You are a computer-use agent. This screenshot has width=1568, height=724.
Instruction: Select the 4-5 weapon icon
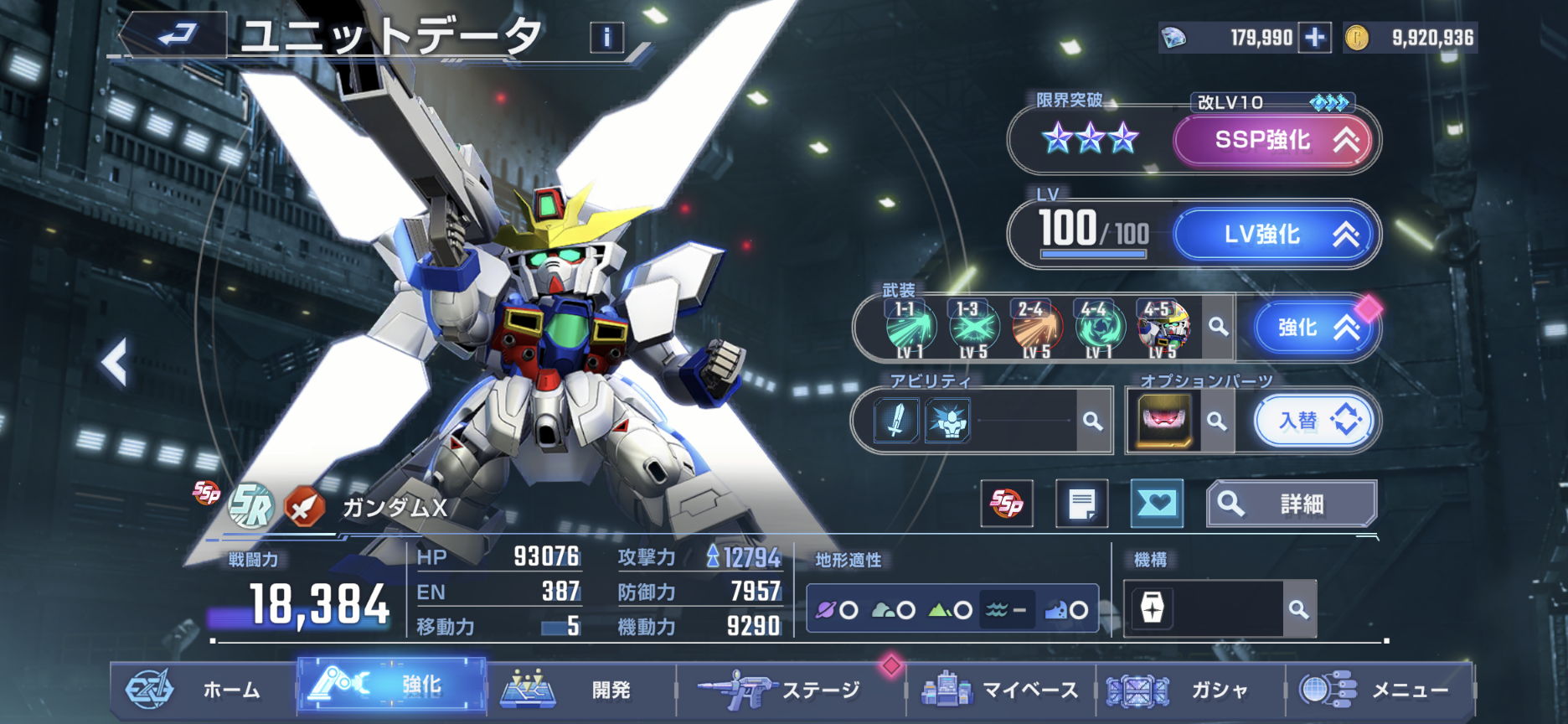coord(1164,328)
